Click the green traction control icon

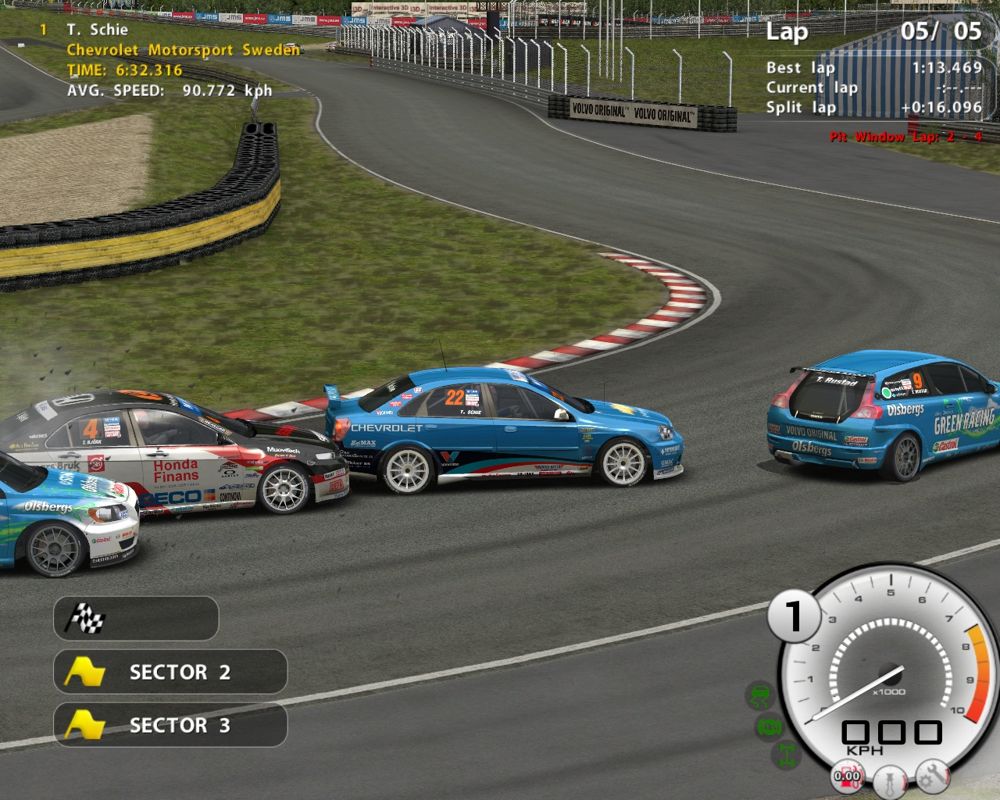[761, 695]
